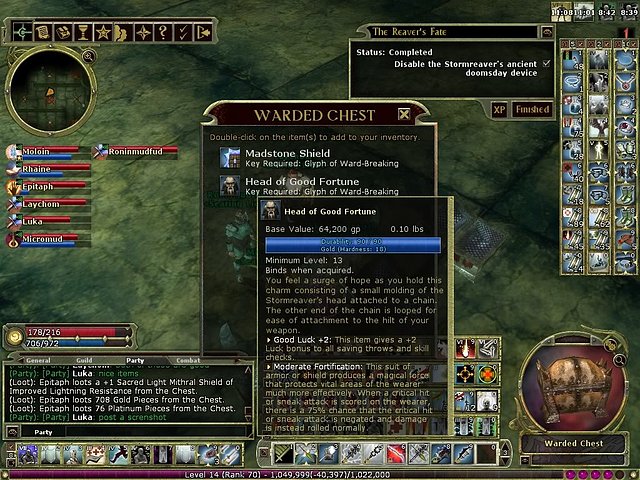Switch to the General chat tab
The width and height of the screenshot is (640, 480).
coord(38,360)
